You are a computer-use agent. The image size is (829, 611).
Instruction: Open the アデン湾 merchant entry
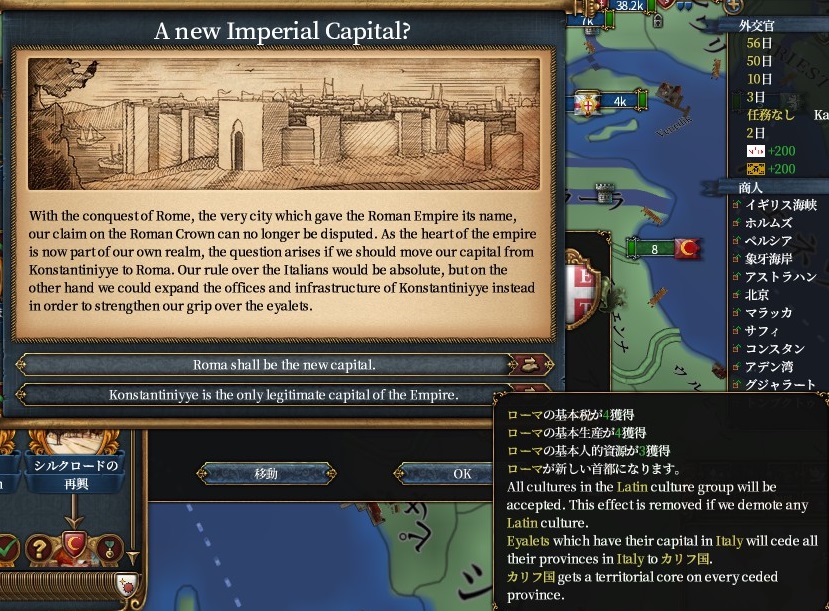tap(768, 367)
